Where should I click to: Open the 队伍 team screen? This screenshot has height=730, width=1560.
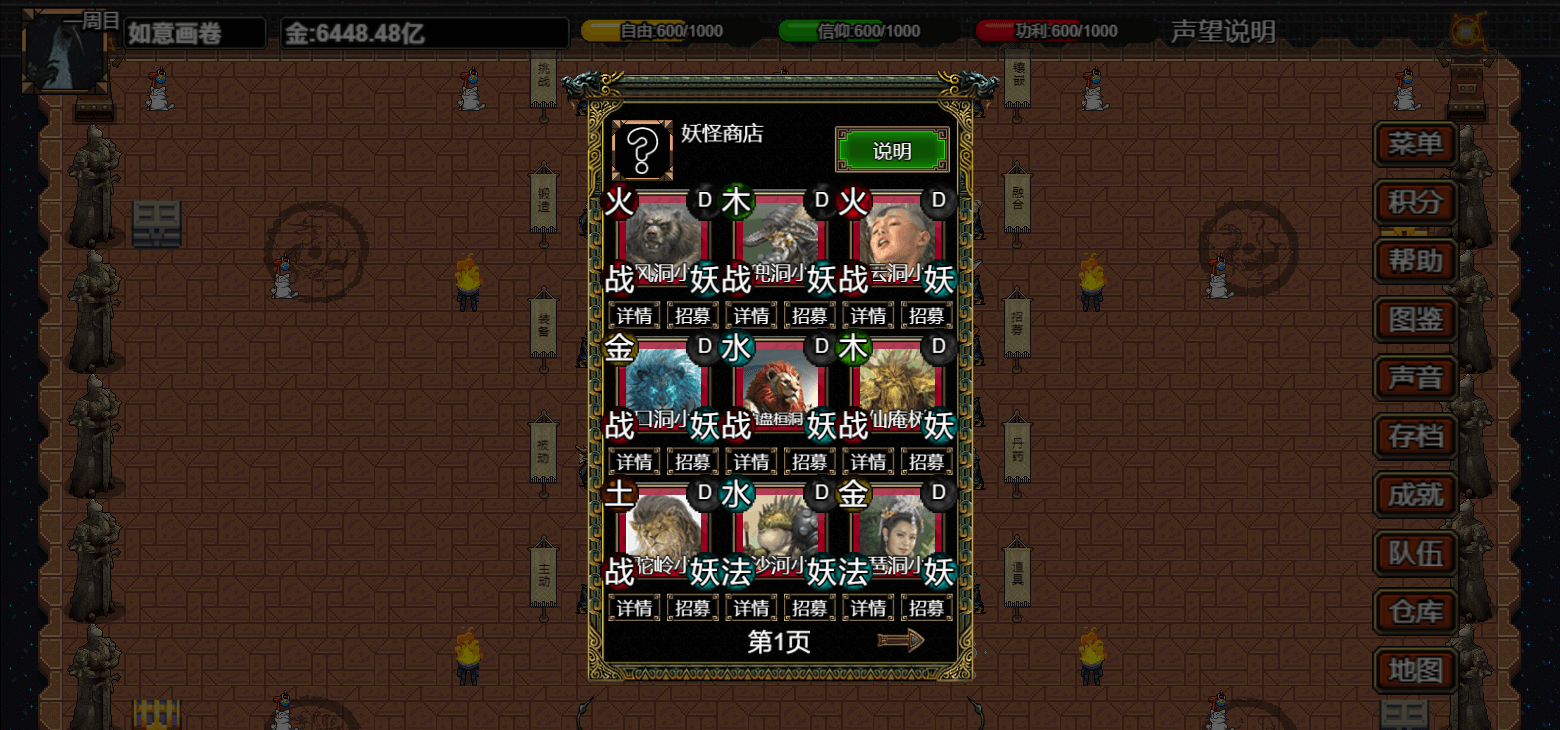click(1416, 553)
